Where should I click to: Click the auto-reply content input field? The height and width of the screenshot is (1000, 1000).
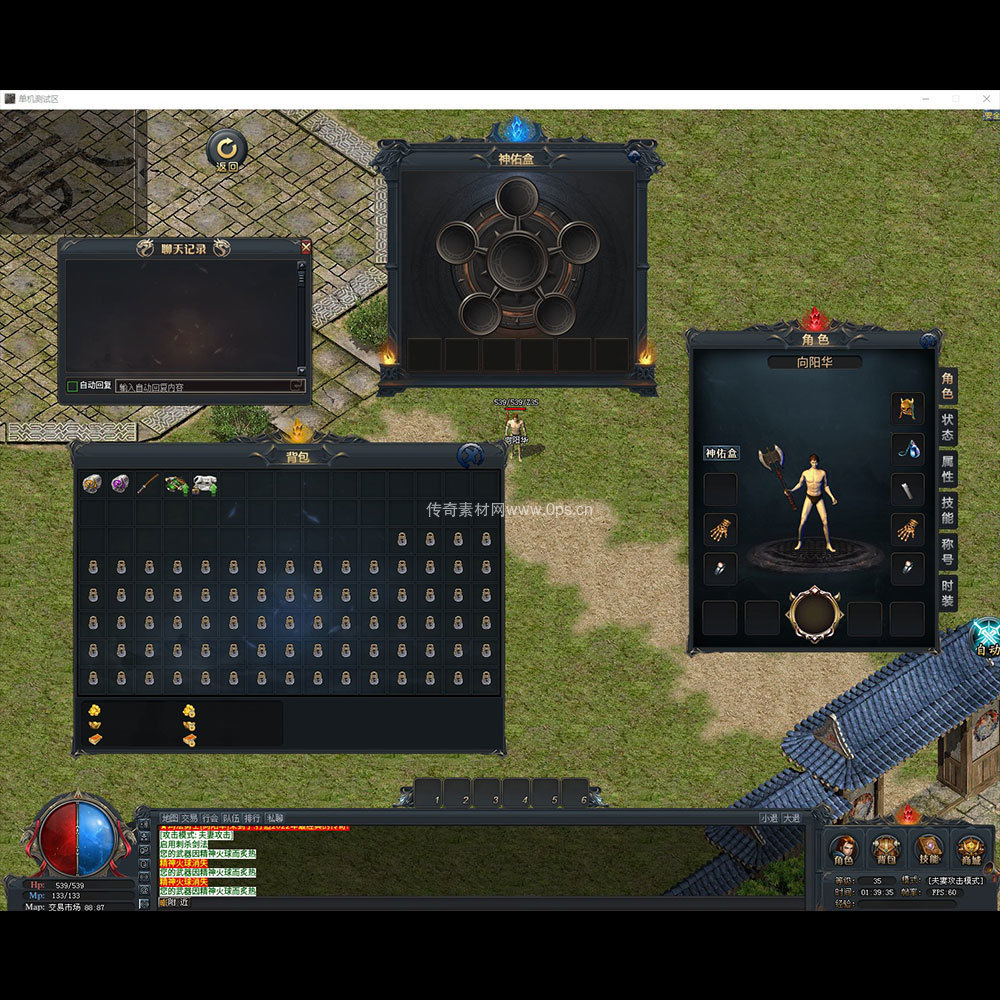pyautogui.click(x=203, y=386)
